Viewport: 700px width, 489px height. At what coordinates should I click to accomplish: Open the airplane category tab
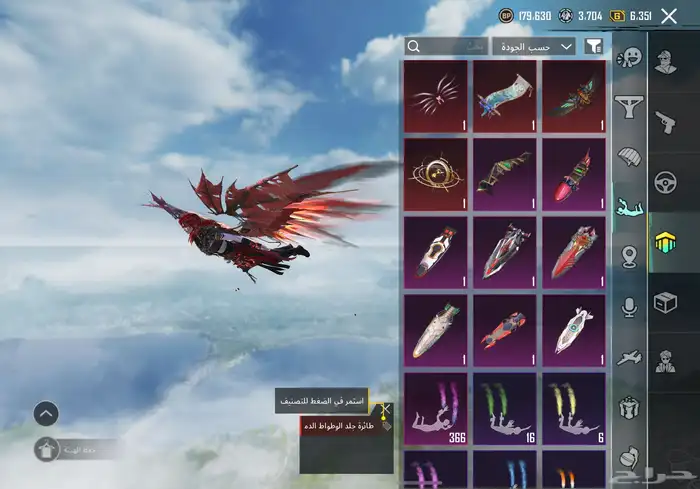(629, 357)
